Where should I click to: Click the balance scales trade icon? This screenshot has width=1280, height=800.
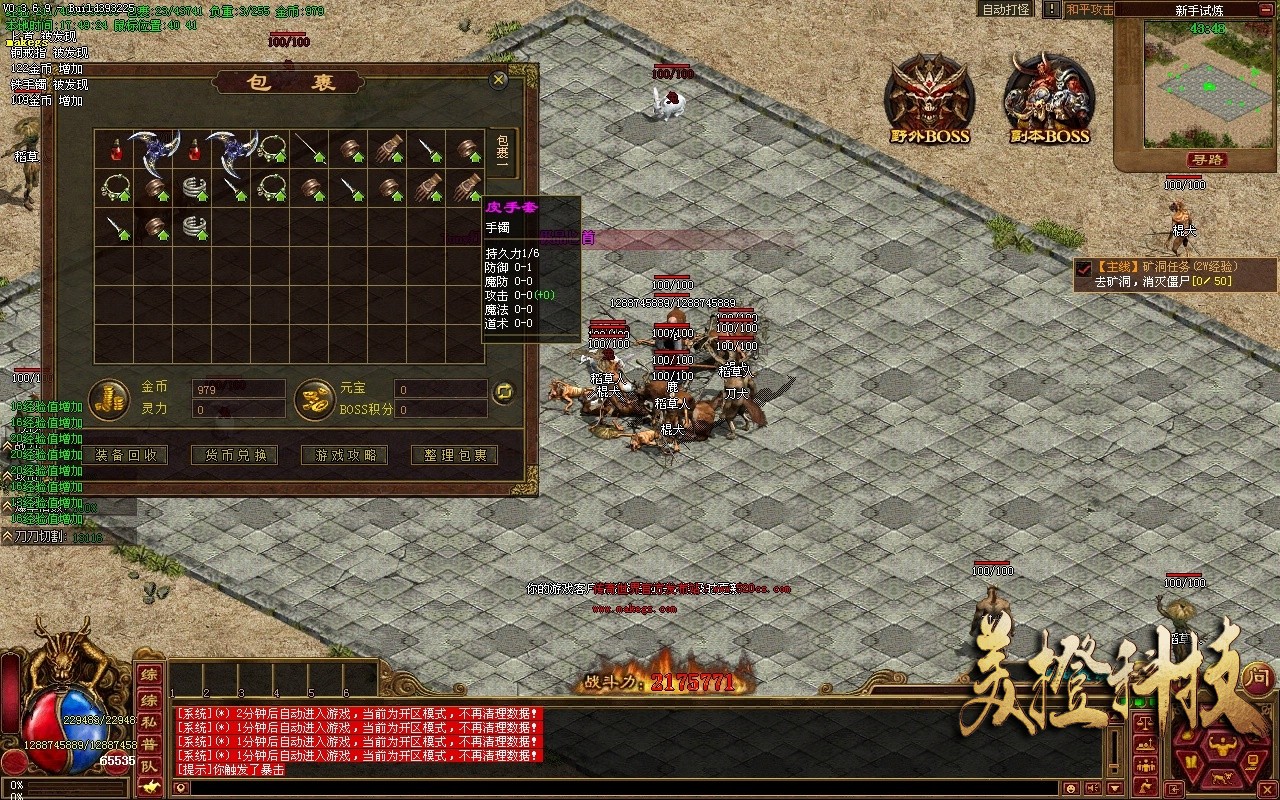click(1144, 721)
